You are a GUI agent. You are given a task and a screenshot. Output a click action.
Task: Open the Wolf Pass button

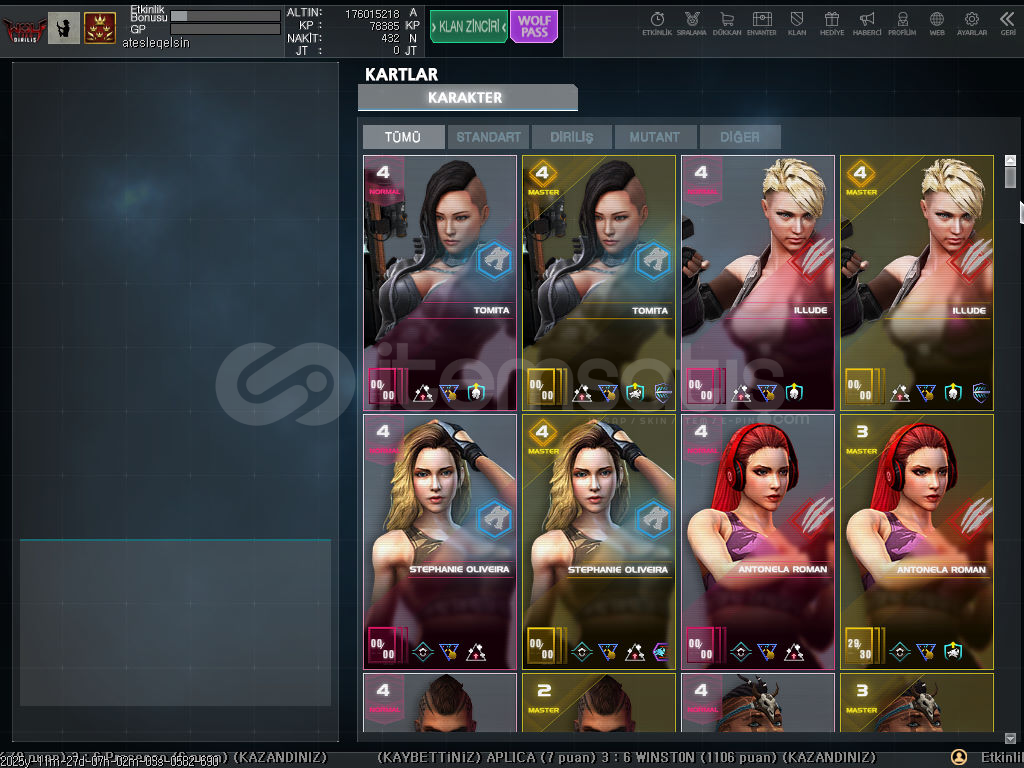(534, 27)
